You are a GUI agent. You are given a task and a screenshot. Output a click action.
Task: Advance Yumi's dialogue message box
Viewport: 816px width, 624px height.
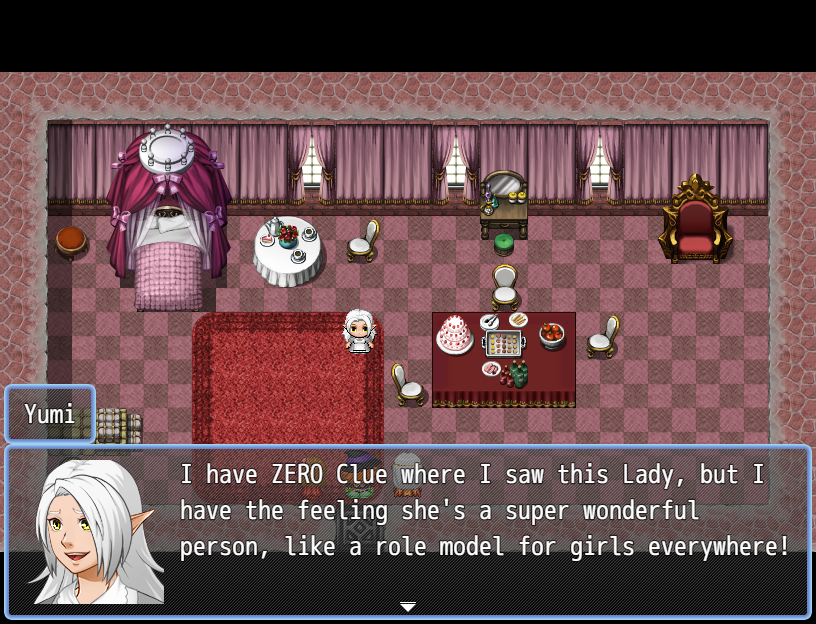[x=480, y=530]
